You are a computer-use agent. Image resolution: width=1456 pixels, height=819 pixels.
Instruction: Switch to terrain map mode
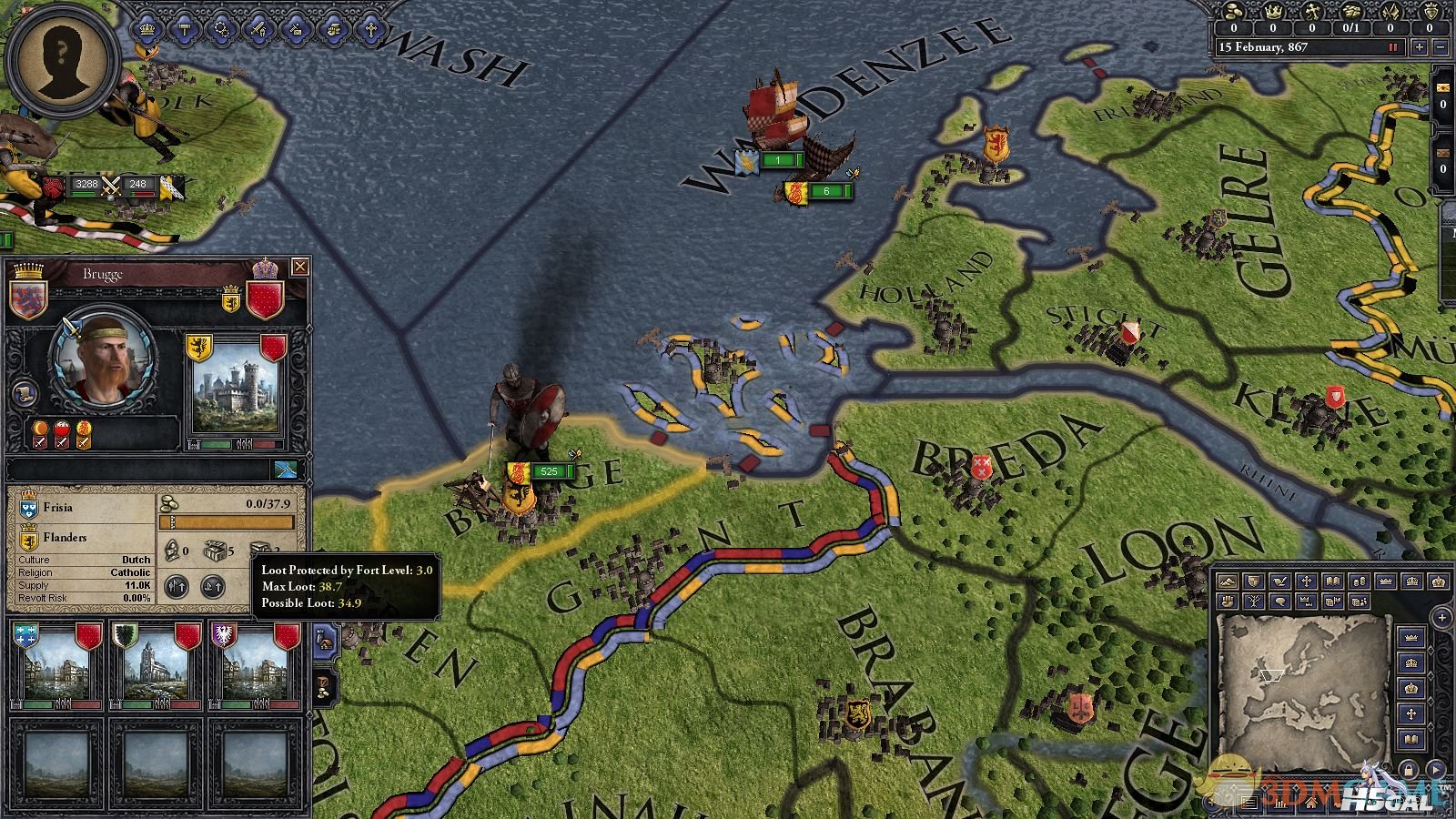[1227, 581]
